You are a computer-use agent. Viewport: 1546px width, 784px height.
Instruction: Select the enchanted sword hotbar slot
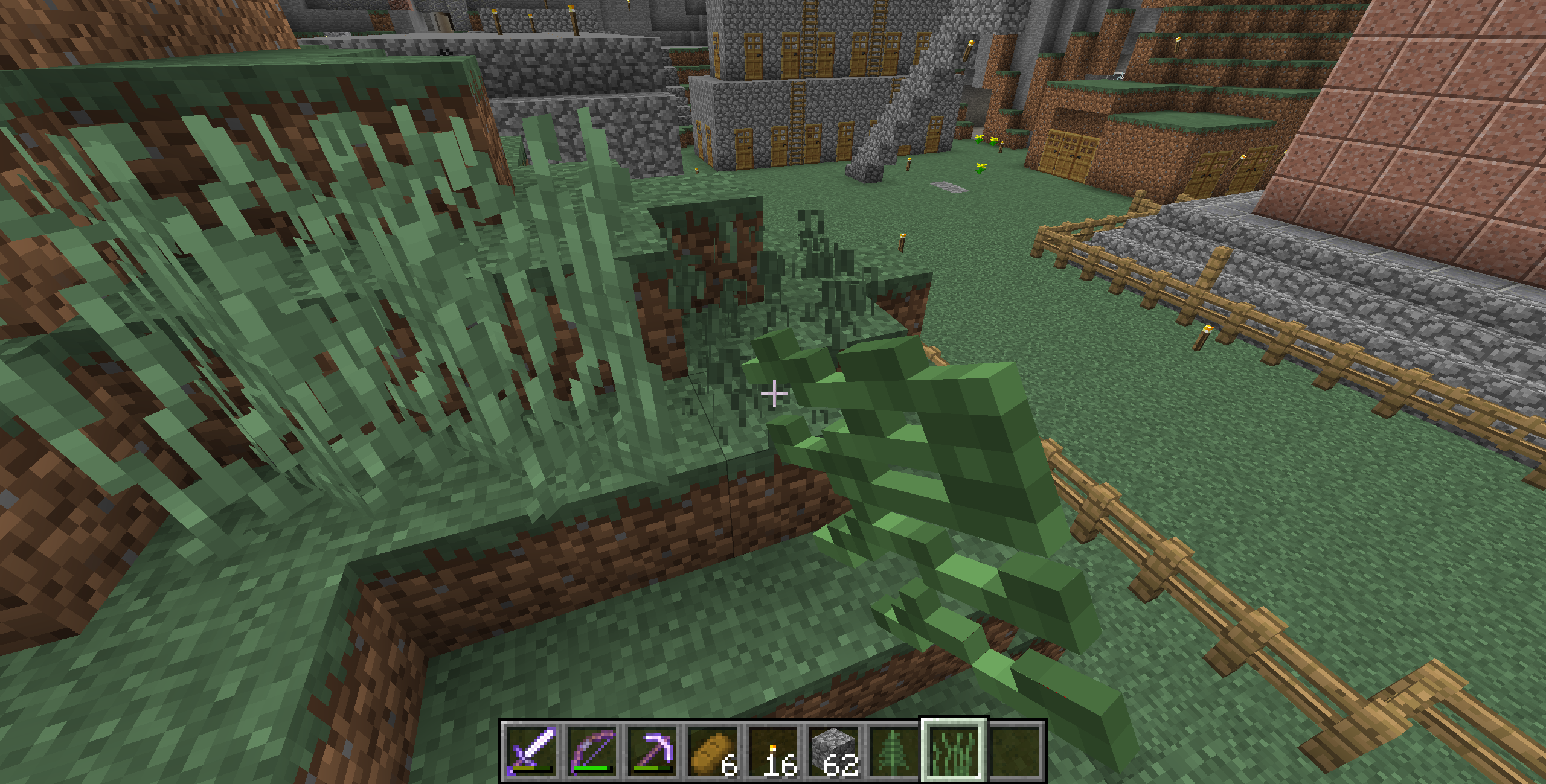pyautogui.click(x=531, y=751)
